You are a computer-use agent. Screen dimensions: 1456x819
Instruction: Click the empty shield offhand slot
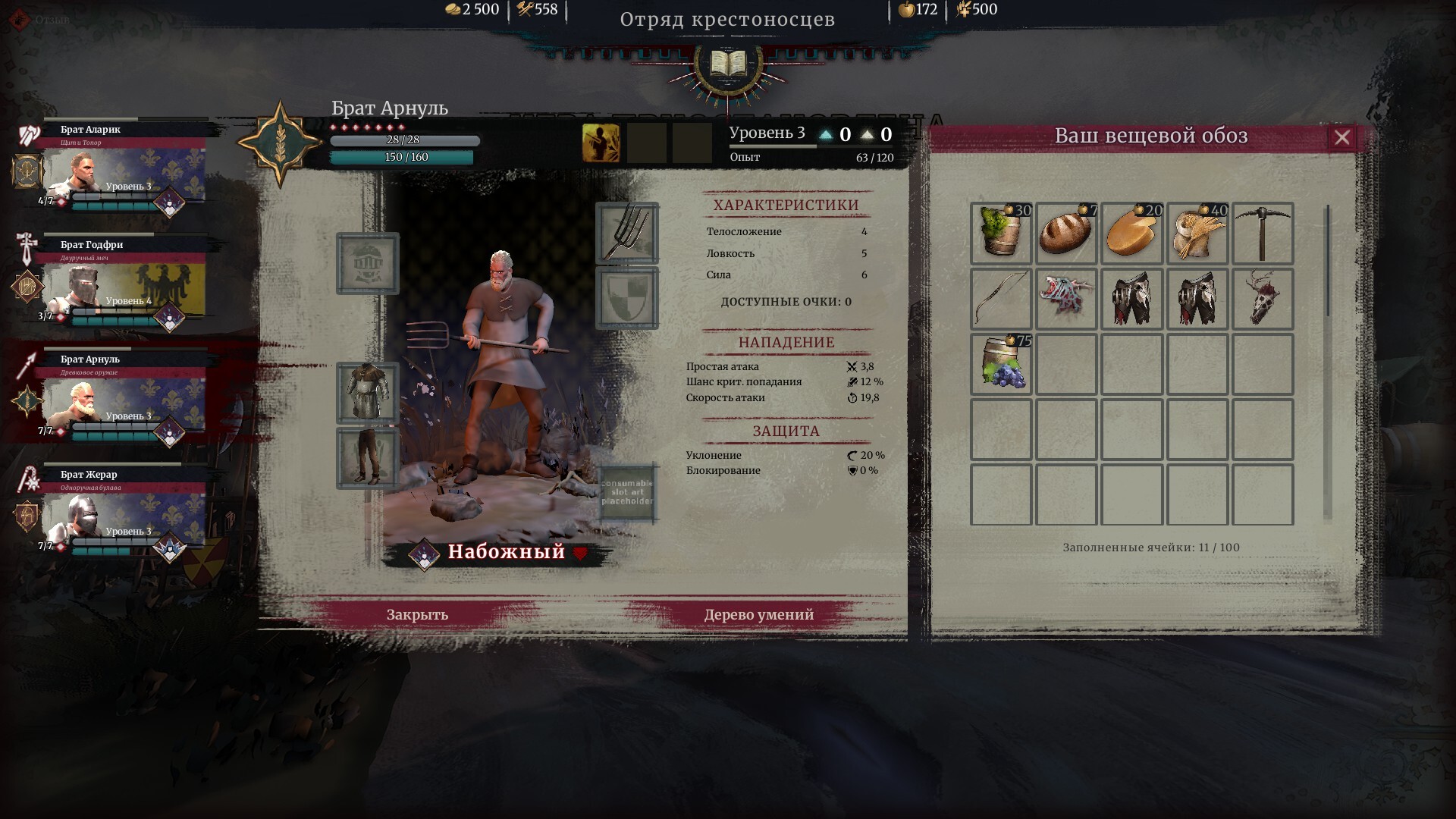(627, 298)
